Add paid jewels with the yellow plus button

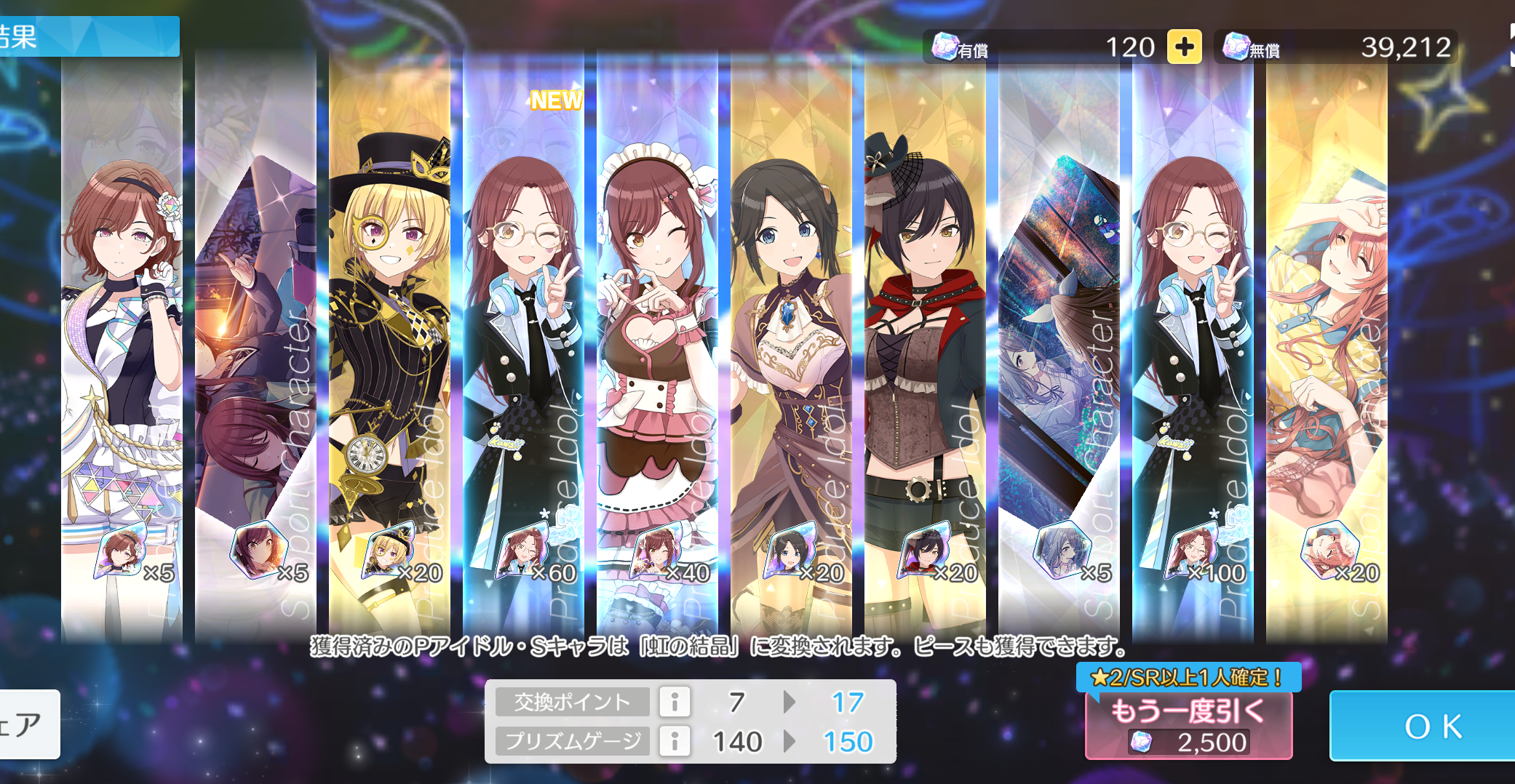click(x=1184, y=47)
